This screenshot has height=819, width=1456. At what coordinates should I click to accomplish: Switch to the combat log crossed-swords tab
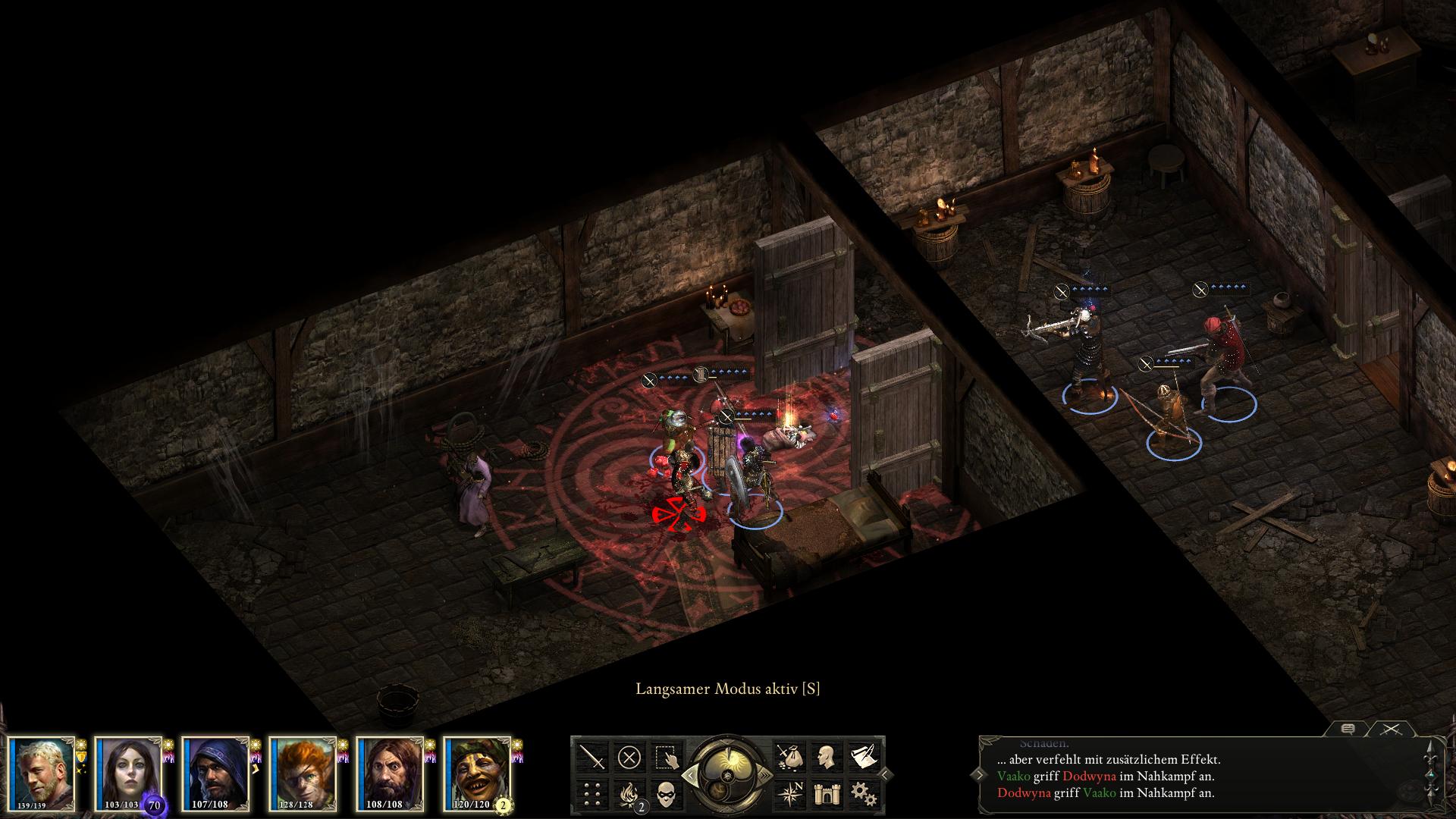tap(1390, 729)
